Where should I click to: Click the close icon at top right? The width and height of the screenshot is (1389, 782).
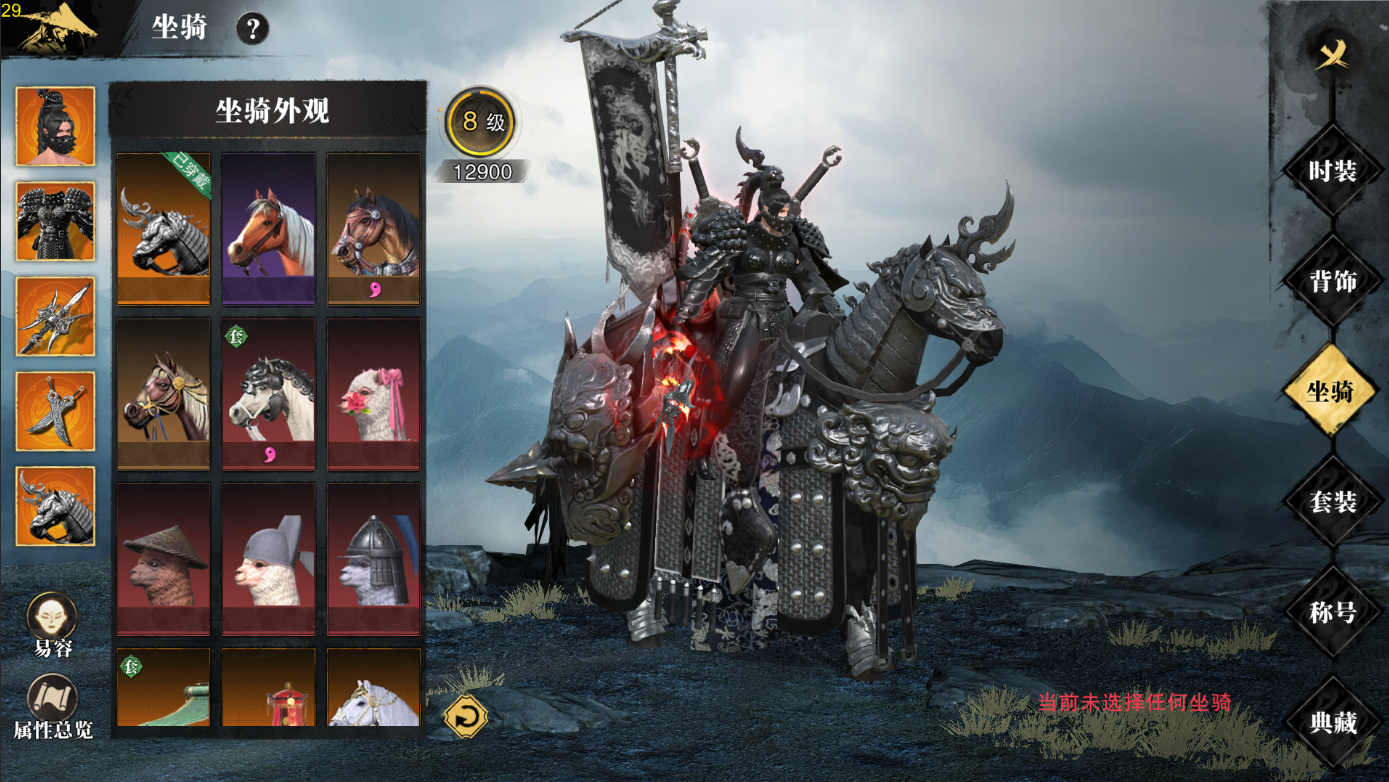point(1332,55)
